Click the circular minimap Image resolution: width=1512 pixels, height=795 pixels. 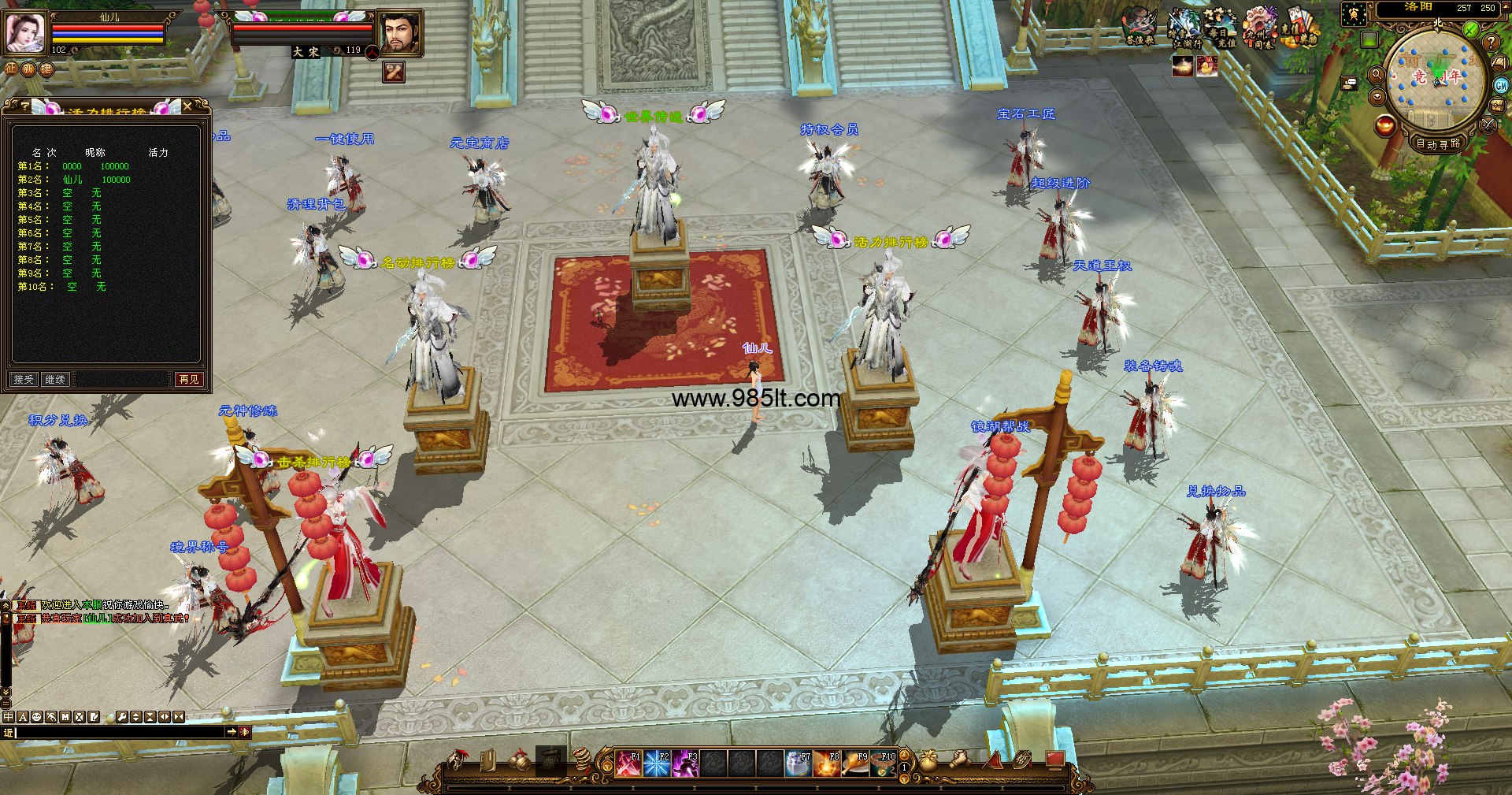1433,80
